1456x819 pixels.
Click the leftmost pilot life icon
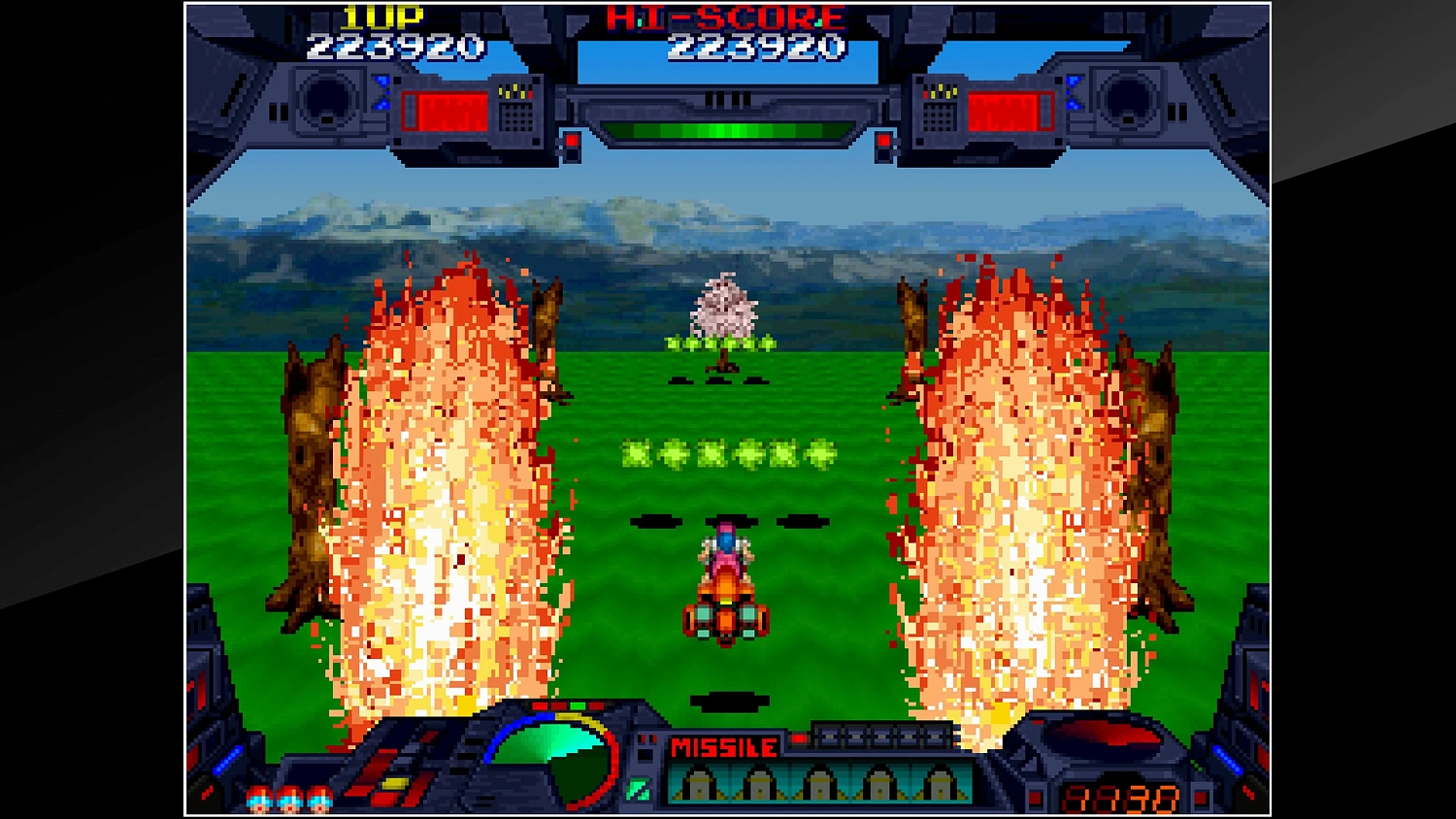[x=260, y=802]
